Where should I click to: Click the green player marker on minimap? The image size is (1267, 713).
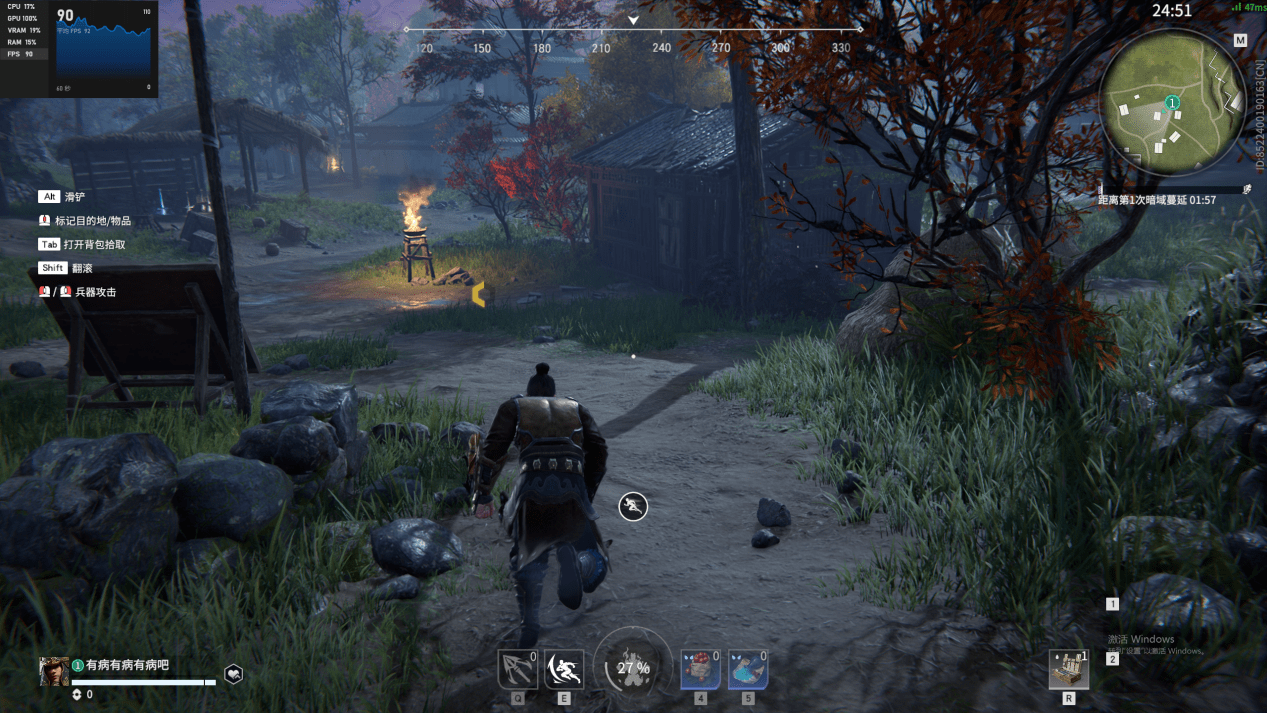1172,103
